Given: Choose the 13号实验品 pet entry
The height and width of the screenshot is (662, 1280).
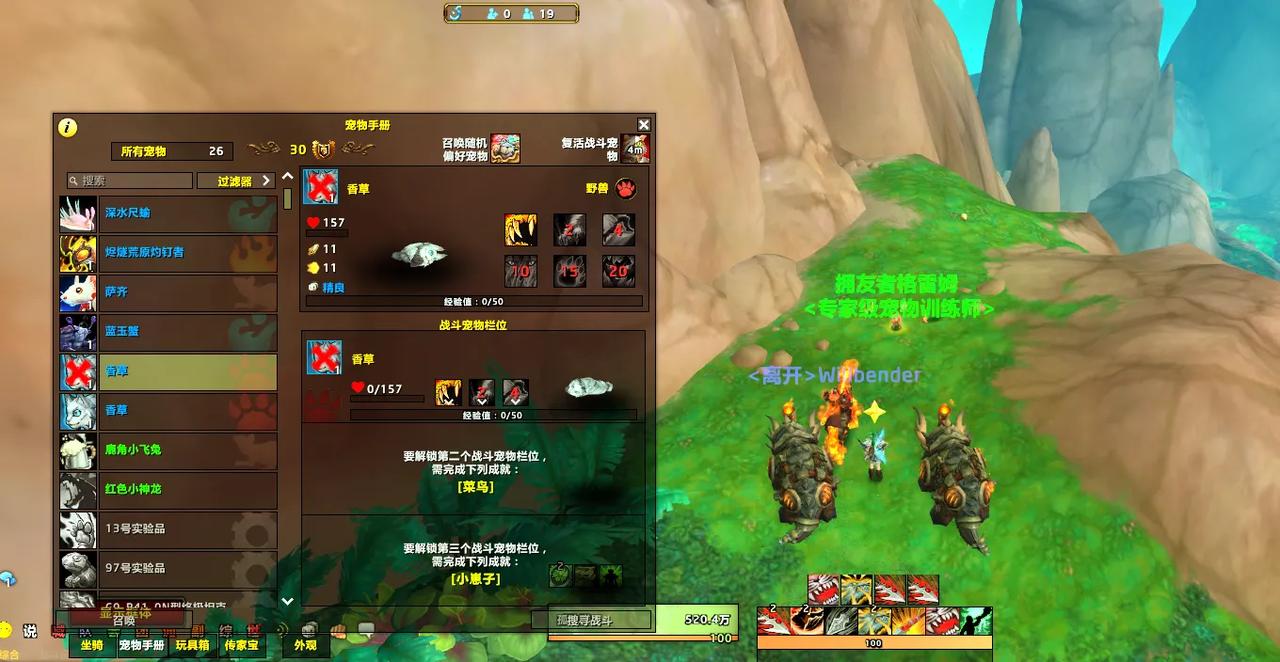Looking at the screenshot, I should click(x=168, y=529).
